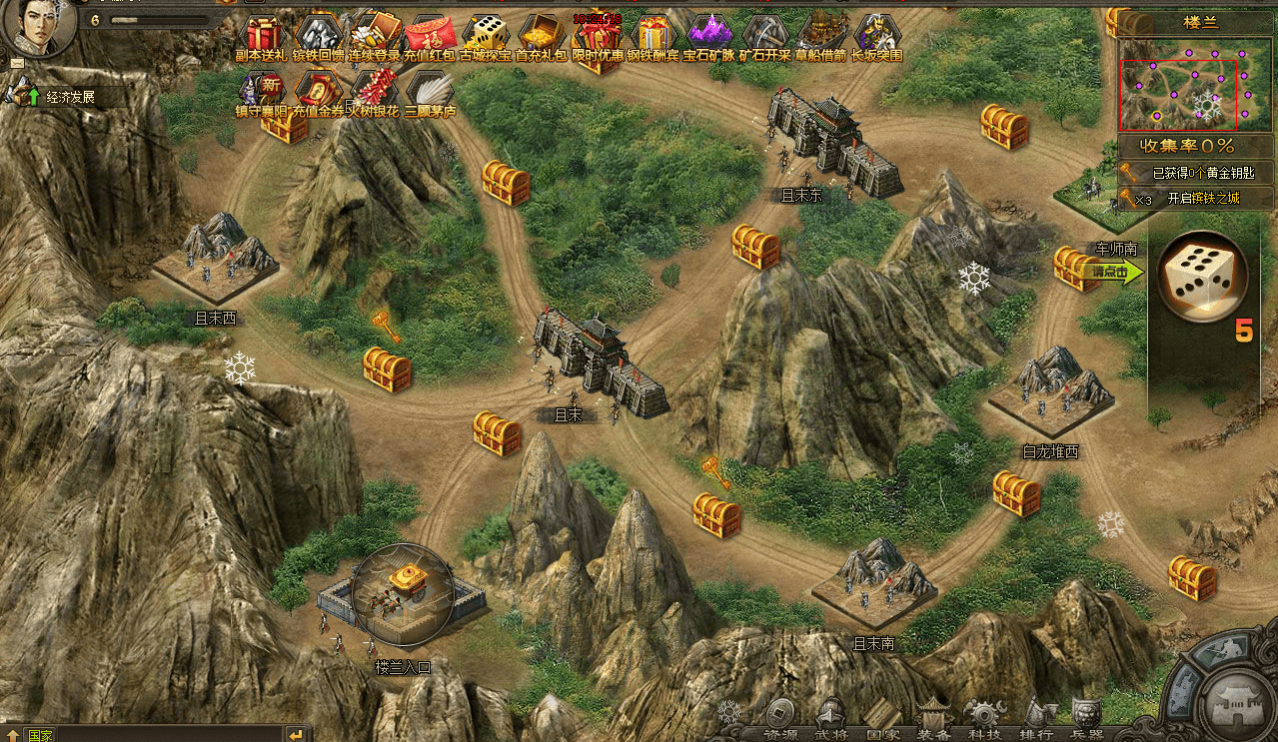Image resolution: width=1278 pixels, height=742 pixels.
Task: Open the 兵器 weapons menu
Action: click(1087, 718)
